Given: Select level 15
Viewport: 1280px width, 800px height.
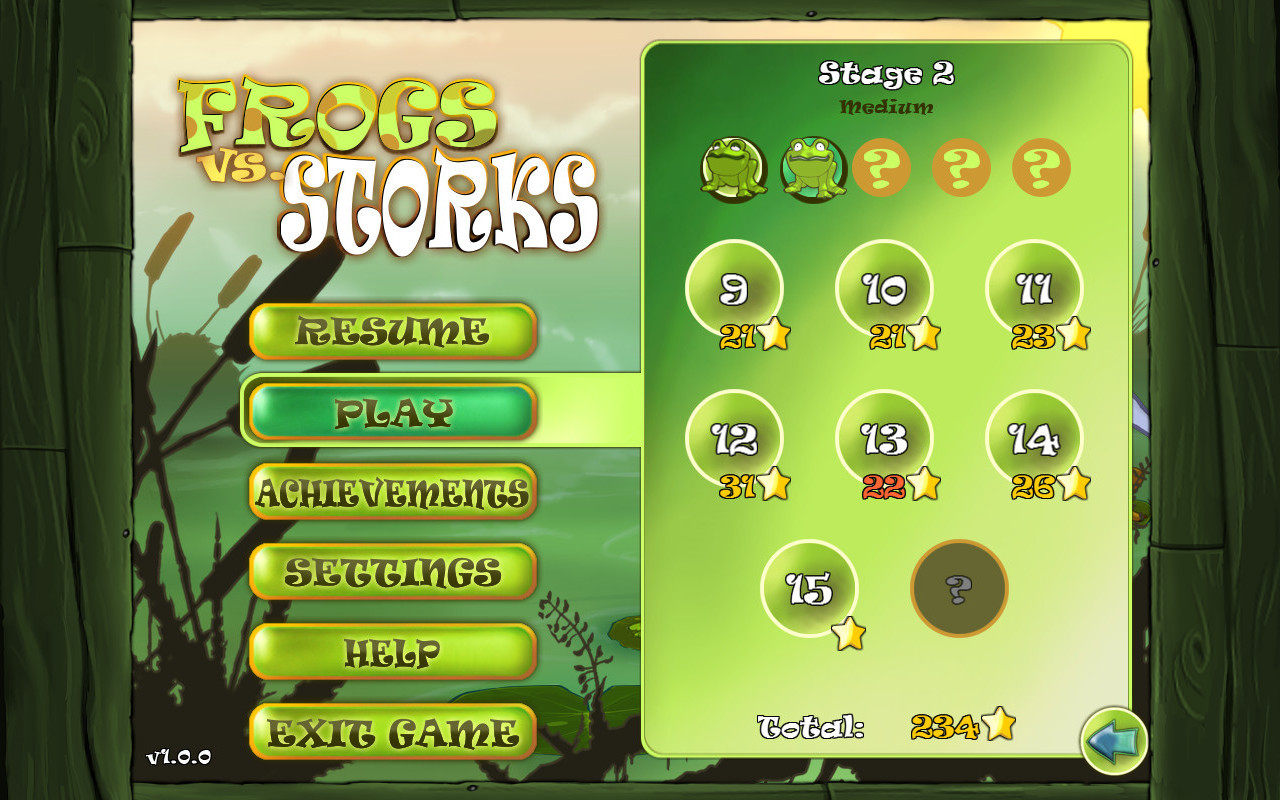Looking at the screenshot, I should [x=812, y=590].
